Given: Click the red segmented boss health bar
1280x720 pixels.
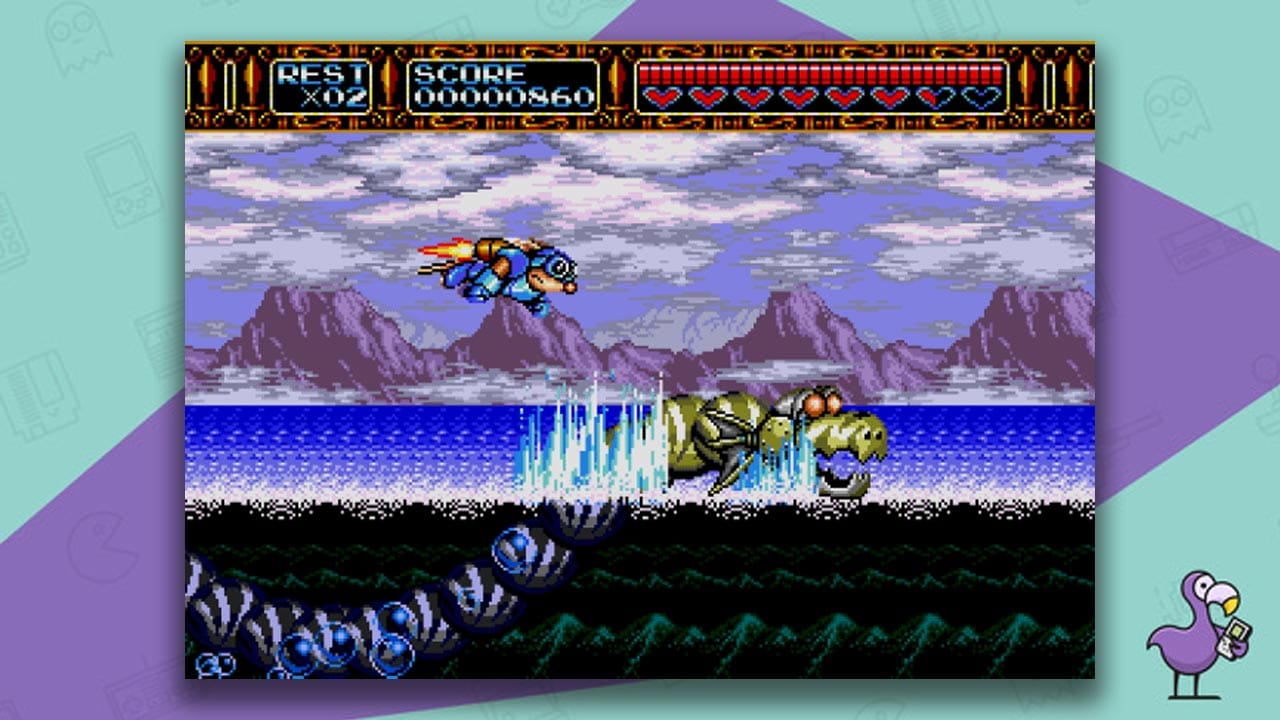Looking at the screenshot, I should (x=820, y=73).
